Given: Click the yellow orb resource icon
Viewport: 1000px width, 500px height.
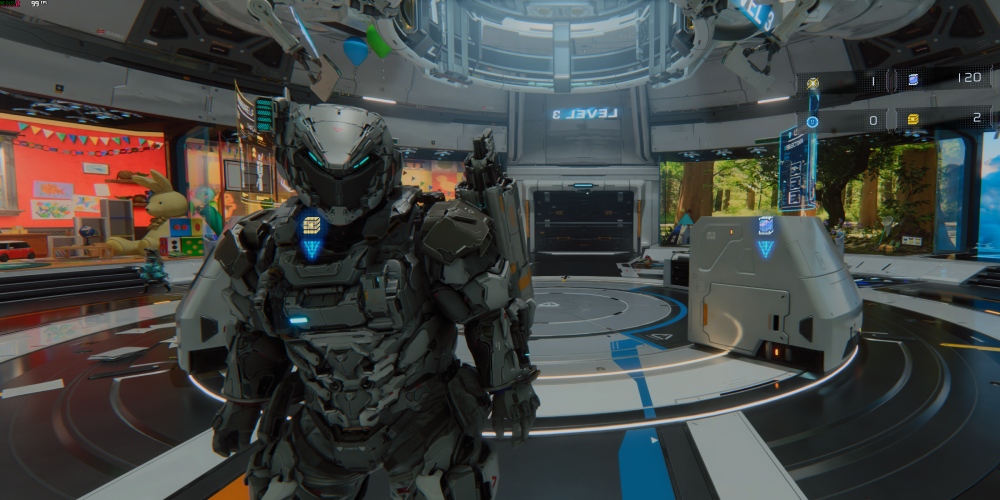Looking at the screenshot, I should pos(813,84).
